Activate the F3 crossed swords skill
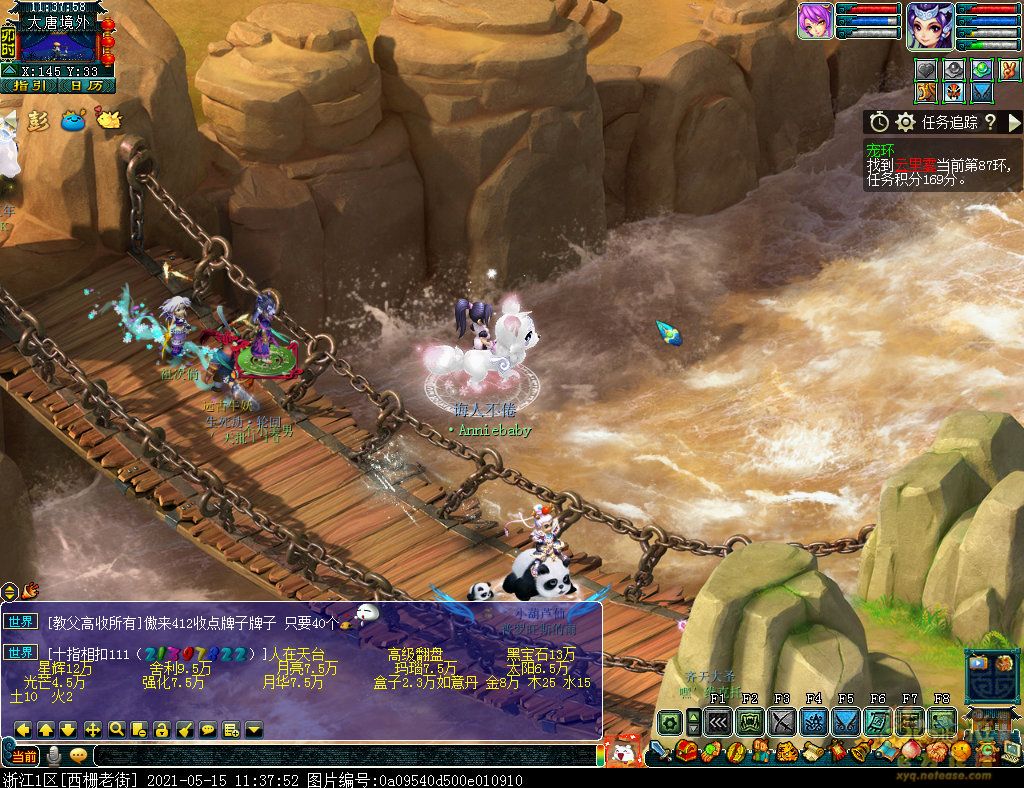 pos(782,721)
